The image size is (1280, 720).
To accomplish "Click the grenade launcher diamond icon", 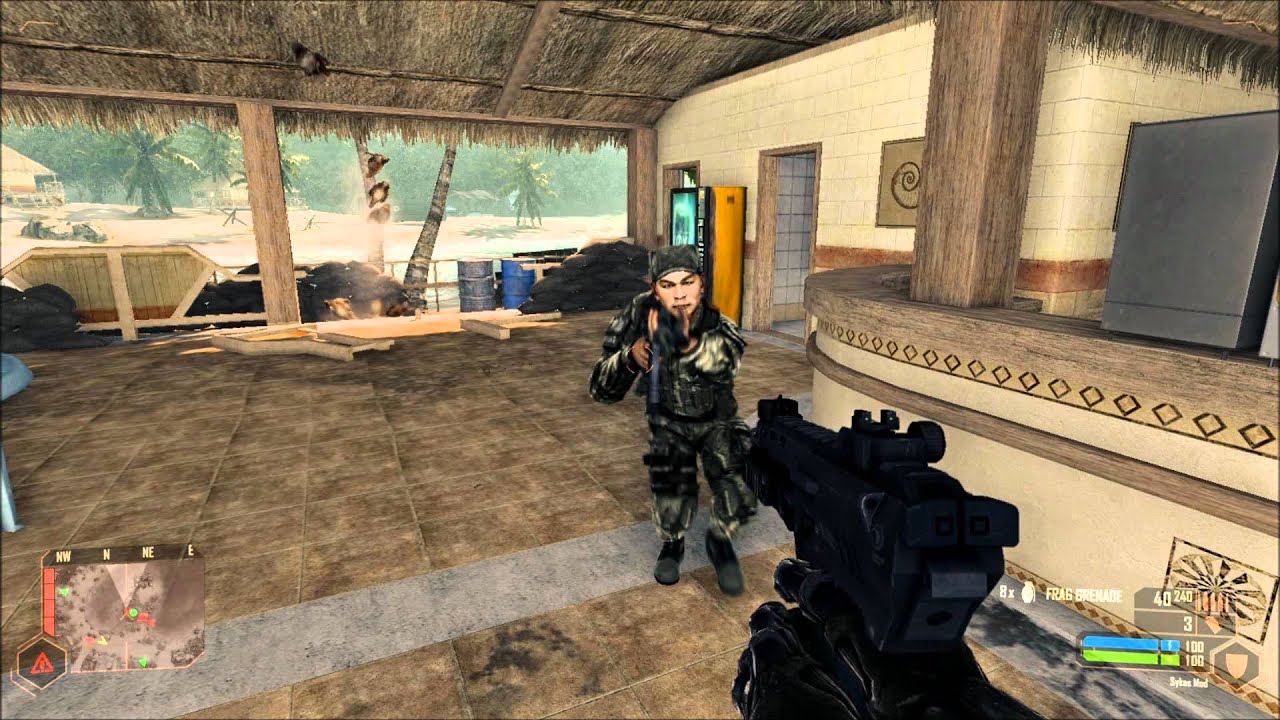I will (x=1213, y=624).
